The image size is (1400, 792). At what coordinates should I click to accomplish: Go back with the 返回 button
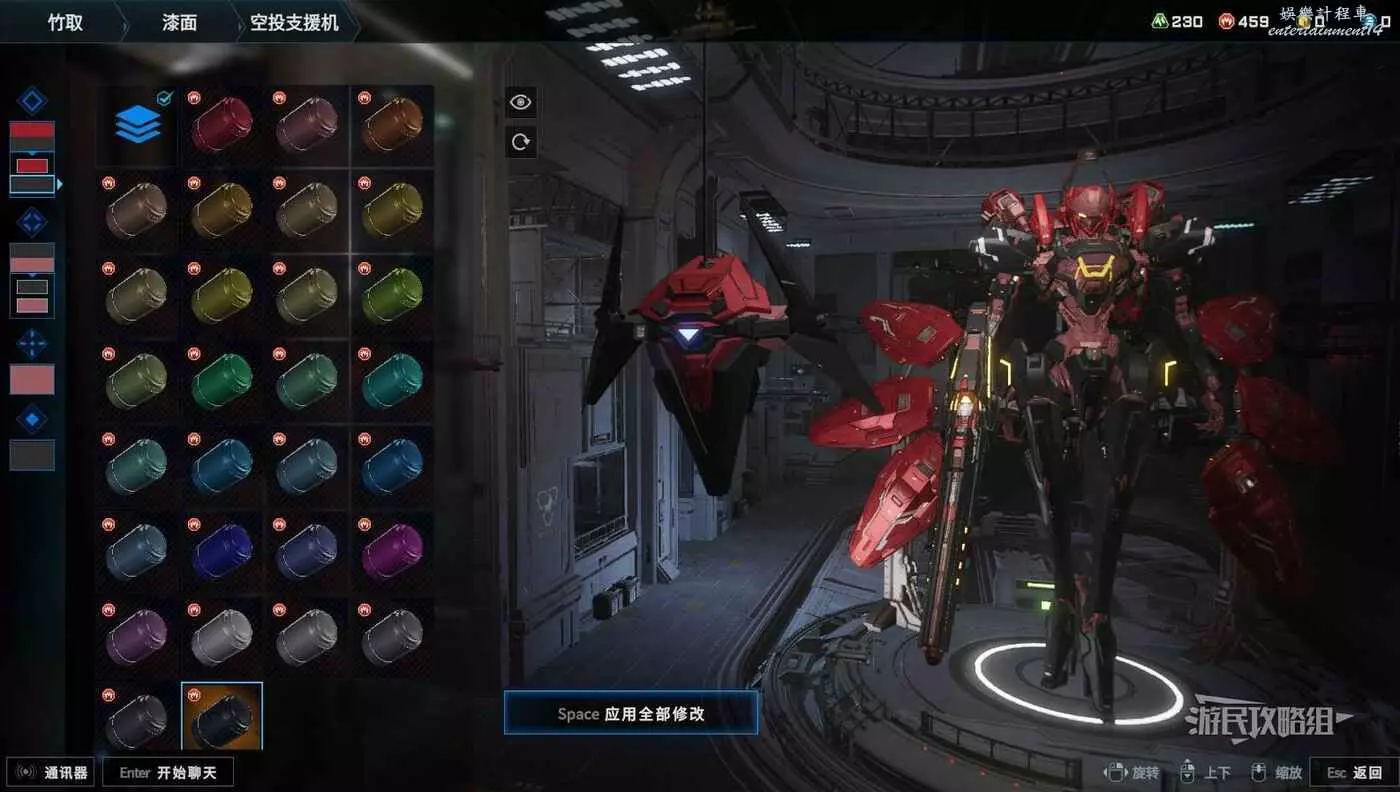pos(1355,772)
